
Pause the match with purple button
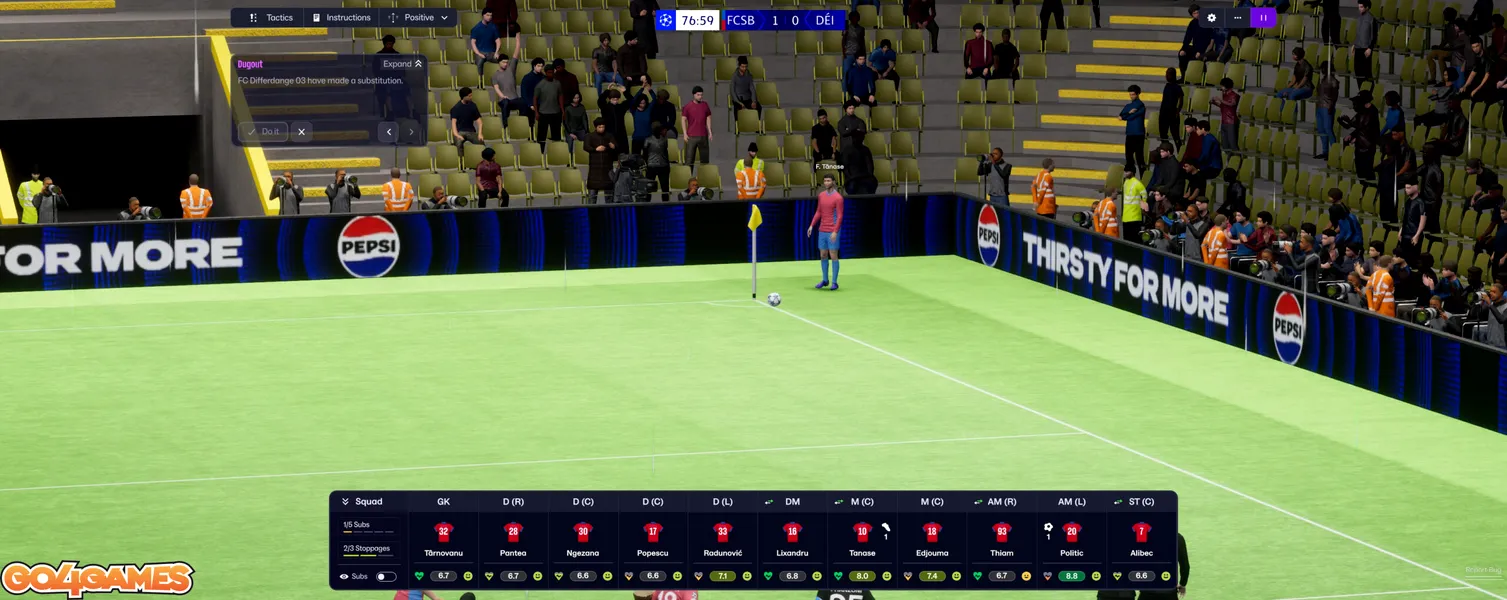coord(1263,18)
